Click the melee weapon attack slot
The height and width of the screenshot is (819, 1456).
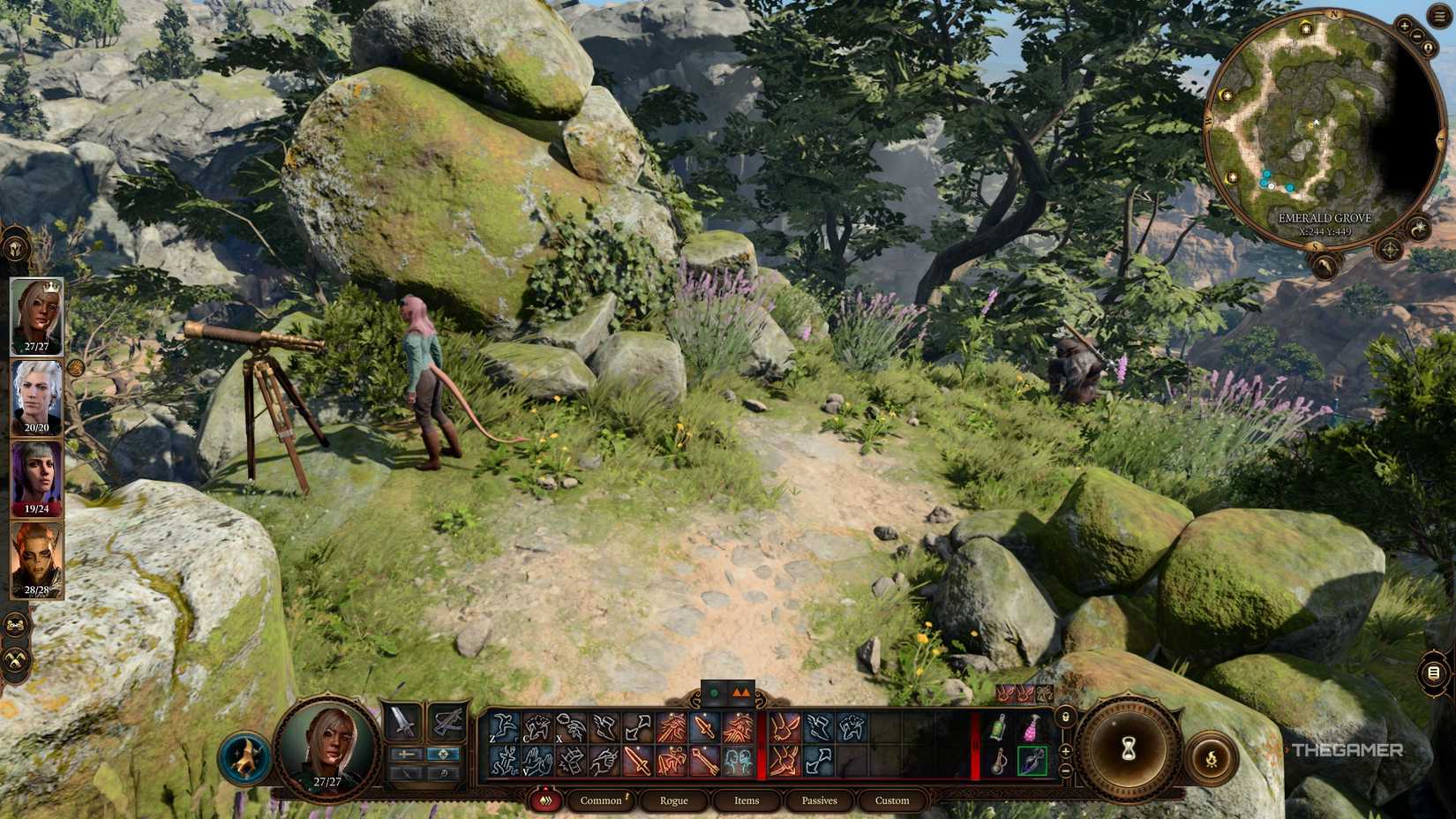coord(402,724)
